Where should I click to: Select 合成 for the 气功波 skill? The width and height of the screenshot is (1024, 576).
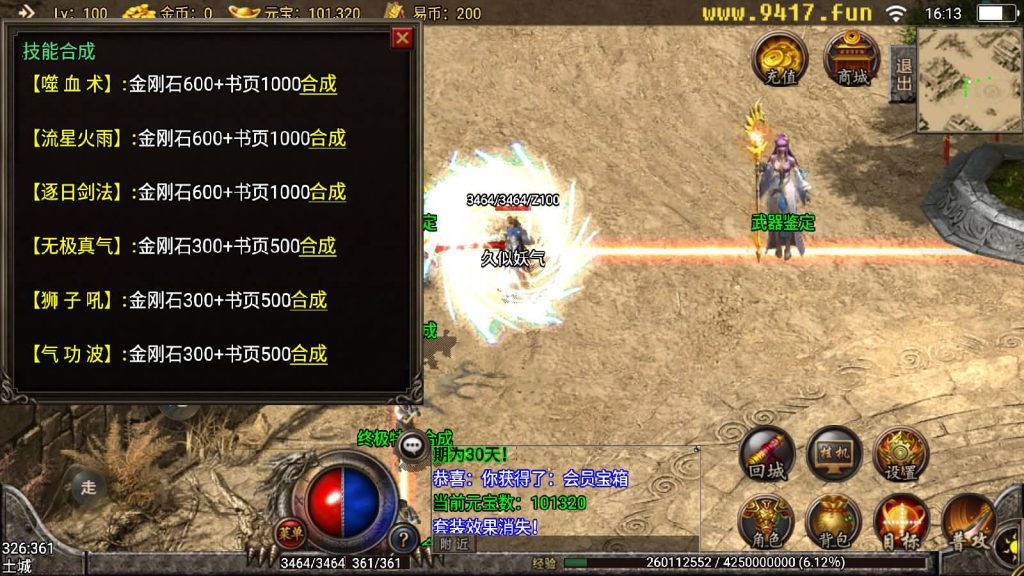308,354
